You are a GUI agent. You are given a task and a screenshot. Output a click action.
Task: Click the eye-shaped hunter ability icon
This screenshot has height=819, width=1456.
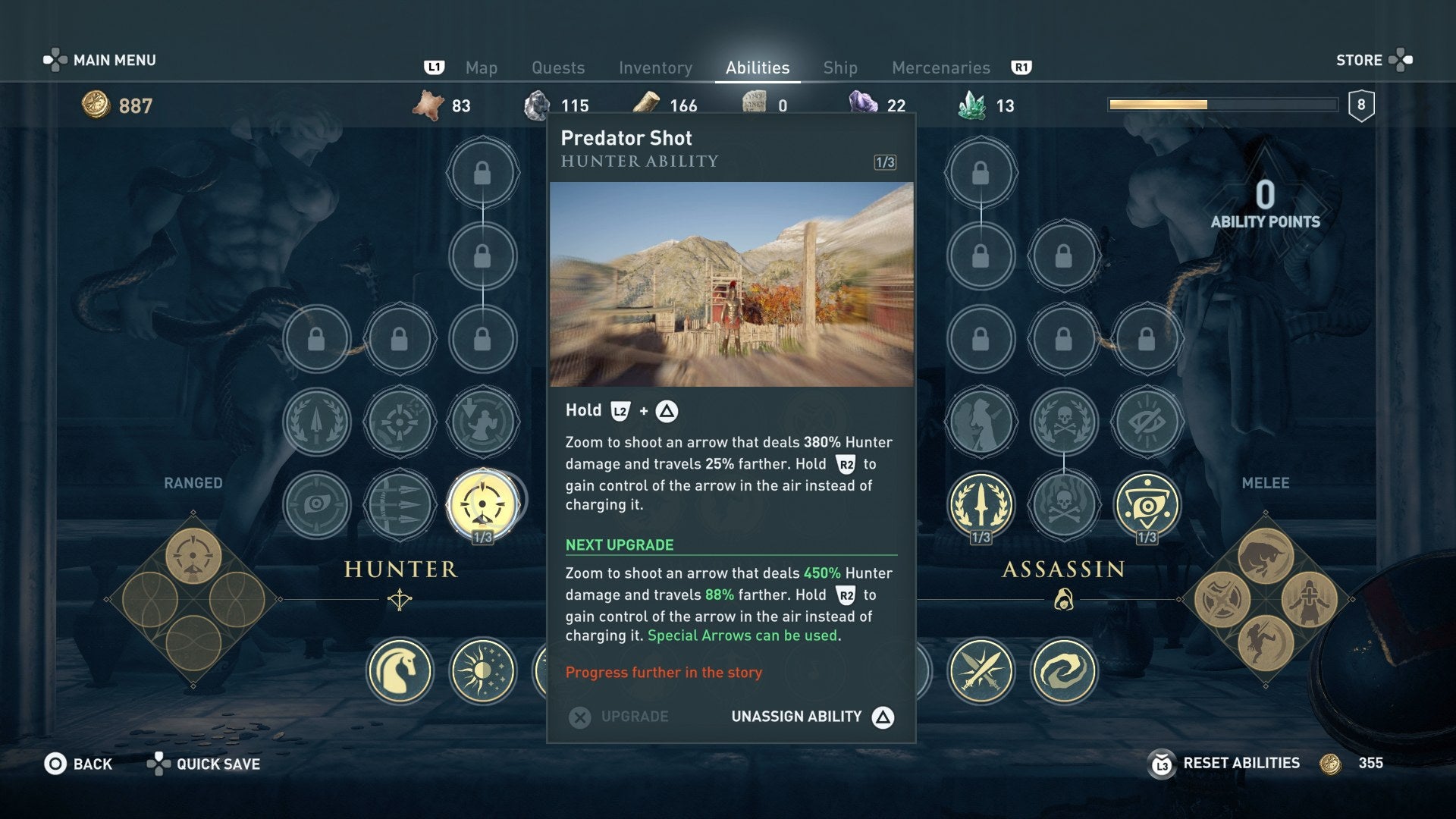pos(318,502)
